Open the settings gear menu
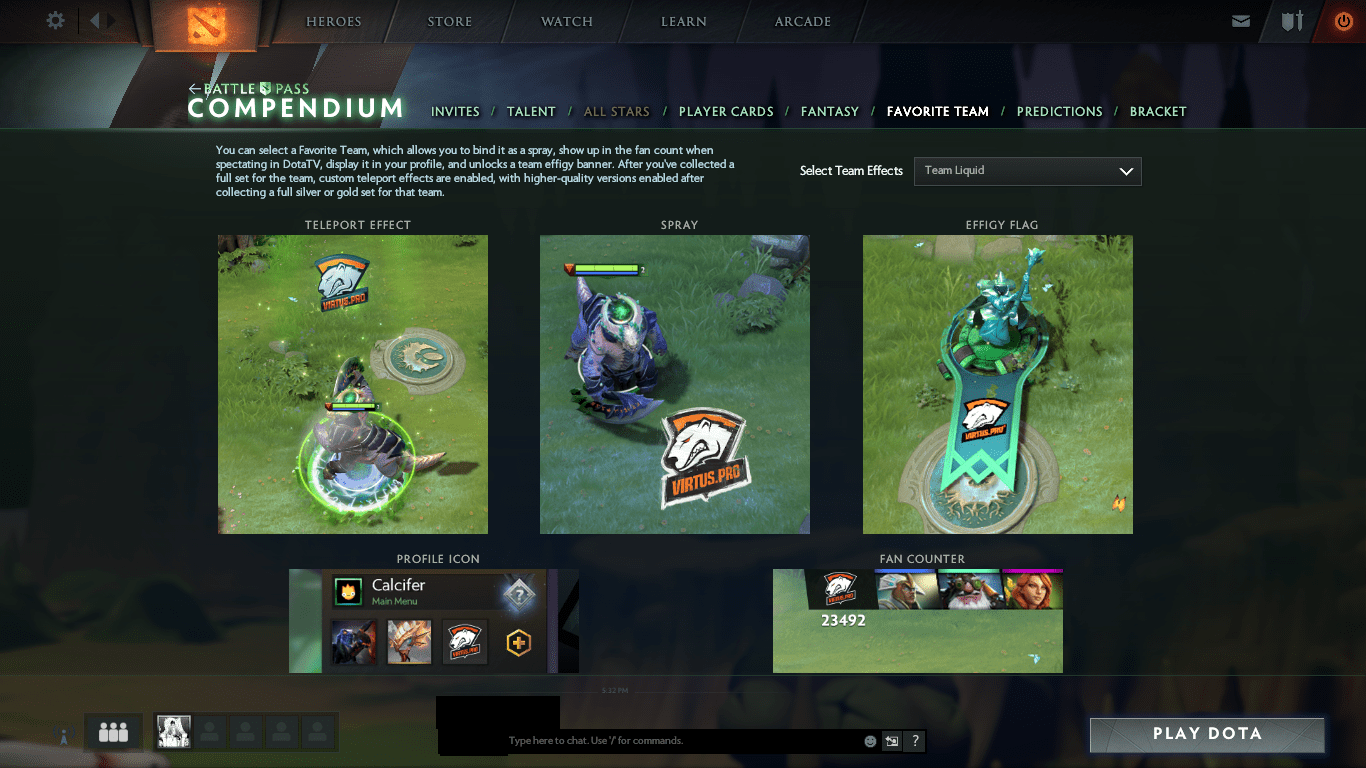 click(x=56, y=21)
